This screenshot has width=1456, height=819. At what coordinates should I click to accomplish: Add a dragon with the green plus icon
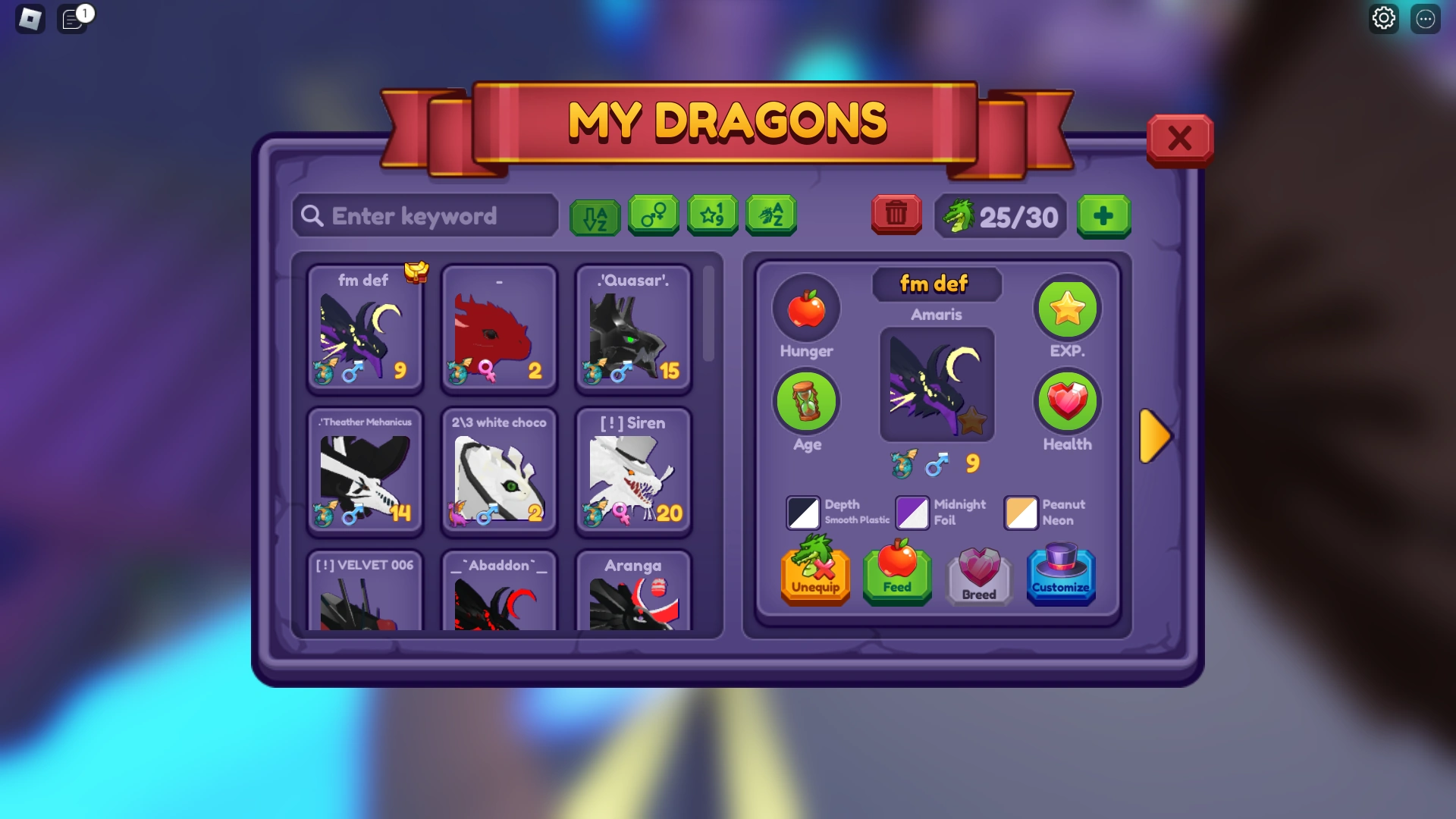pyautogui.click(x=1104, y=217)
